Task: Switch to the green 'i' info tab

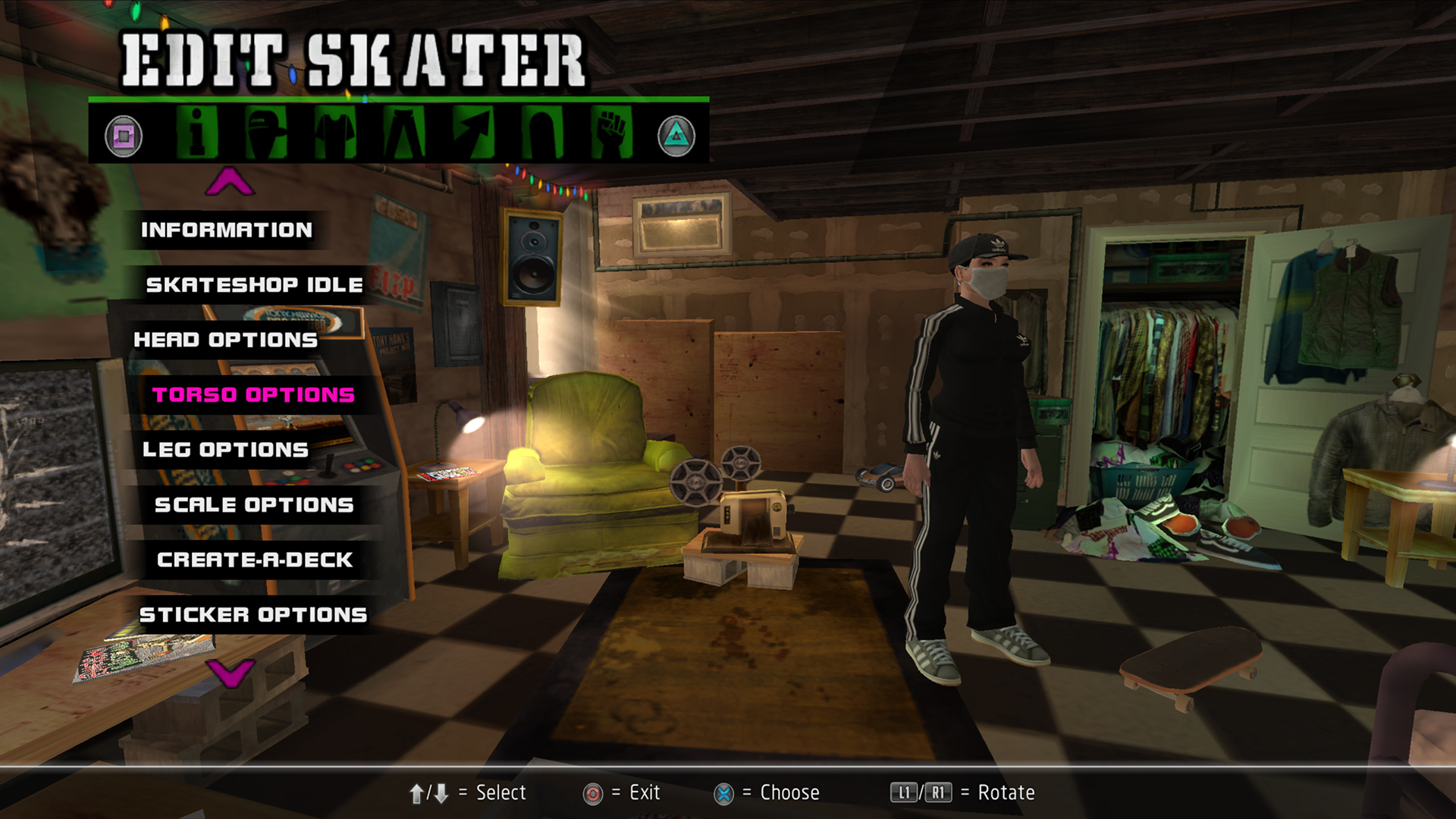Action: pos(196,133)
